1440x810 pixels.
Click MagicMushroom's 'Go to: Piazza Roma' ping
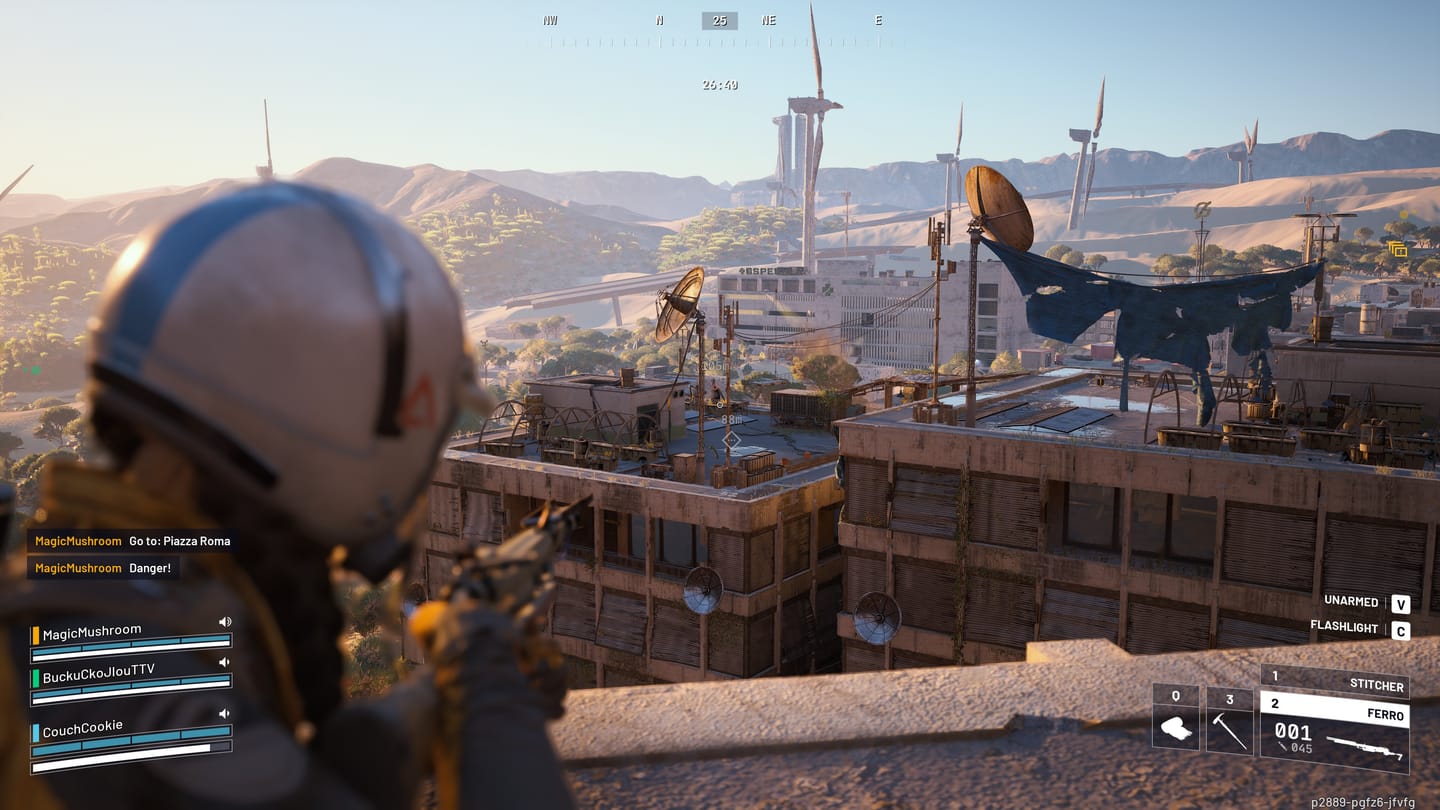click(130, 541)
